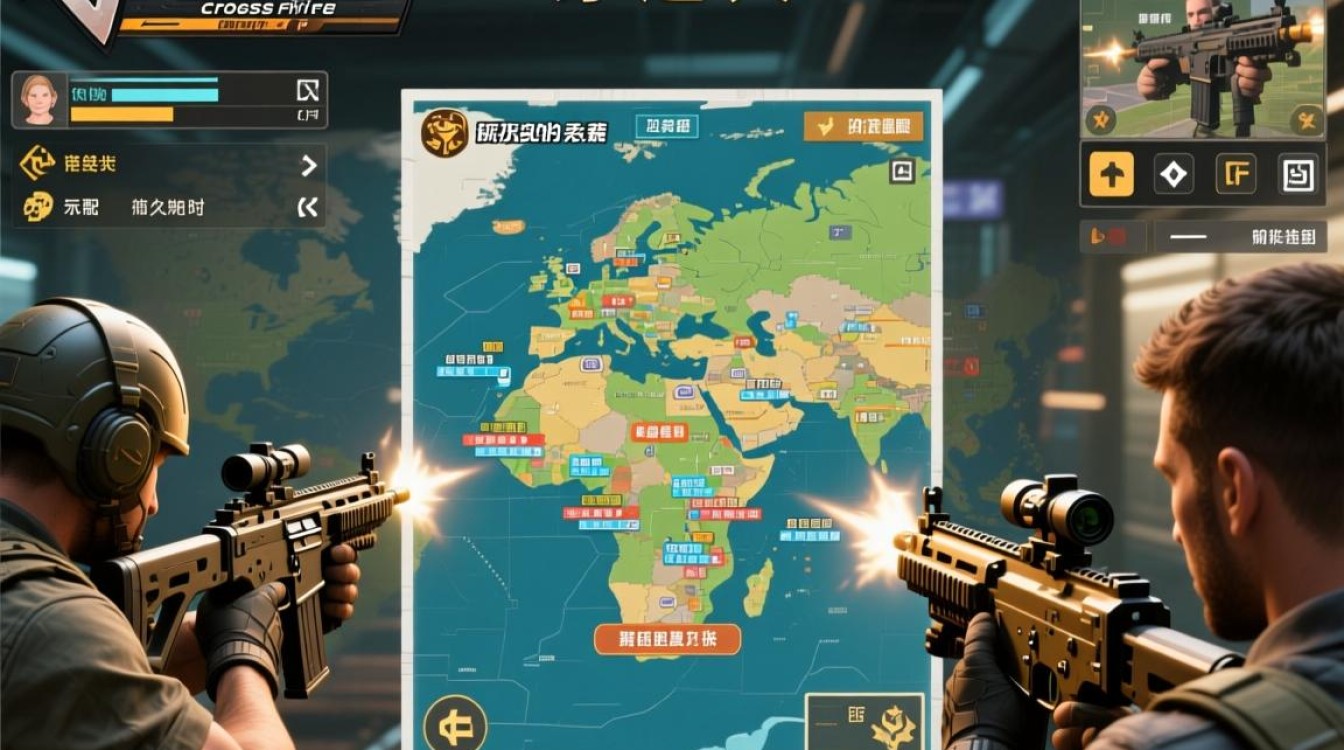
Task: Click the player avatar portrait
Action: (38, 99)
